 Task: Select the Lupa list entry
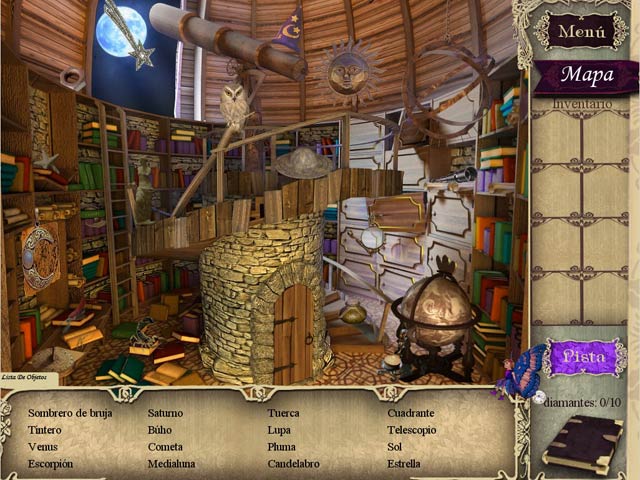coord(279,430)
